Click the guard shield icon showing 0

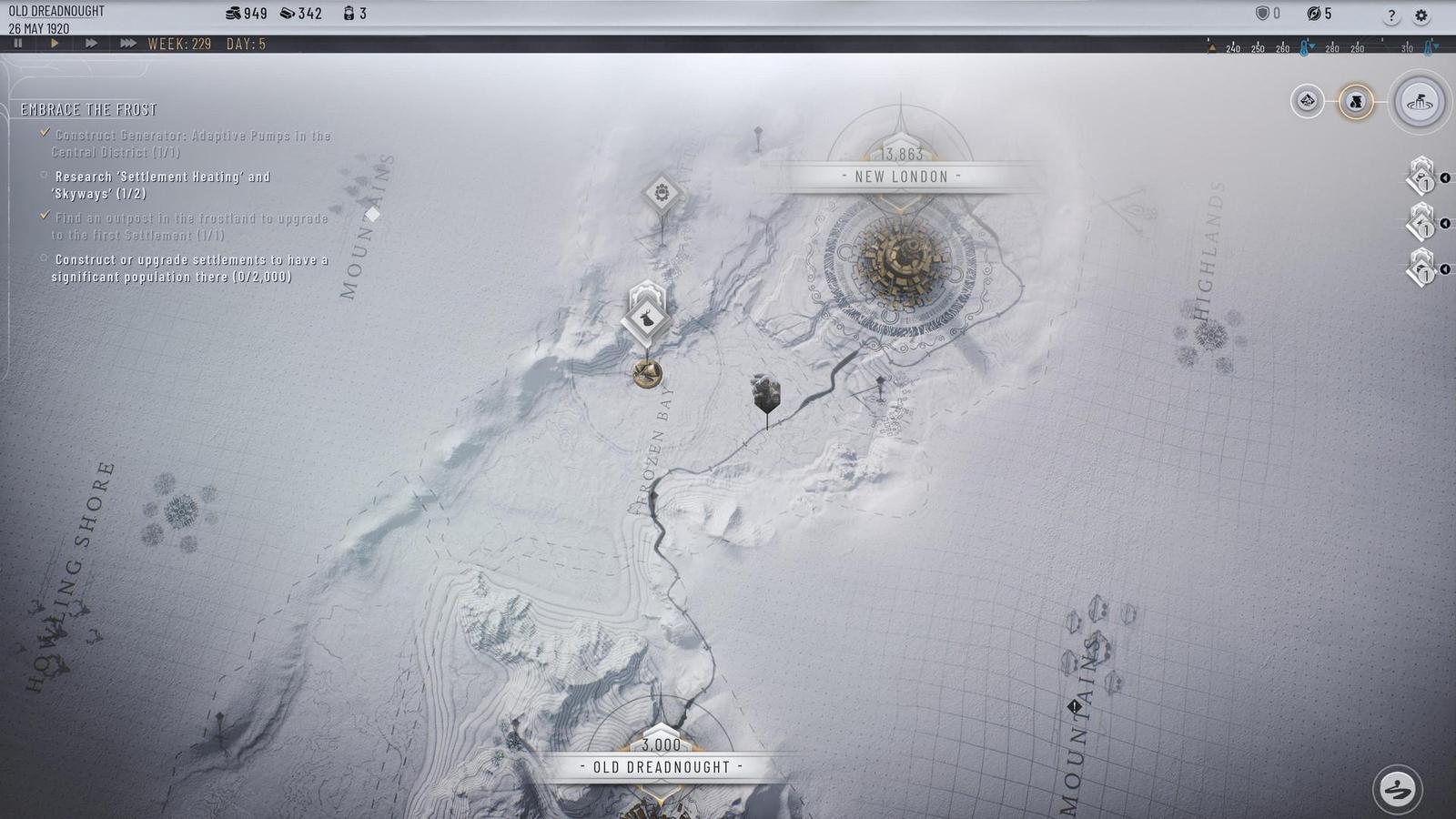(1263, 14)
